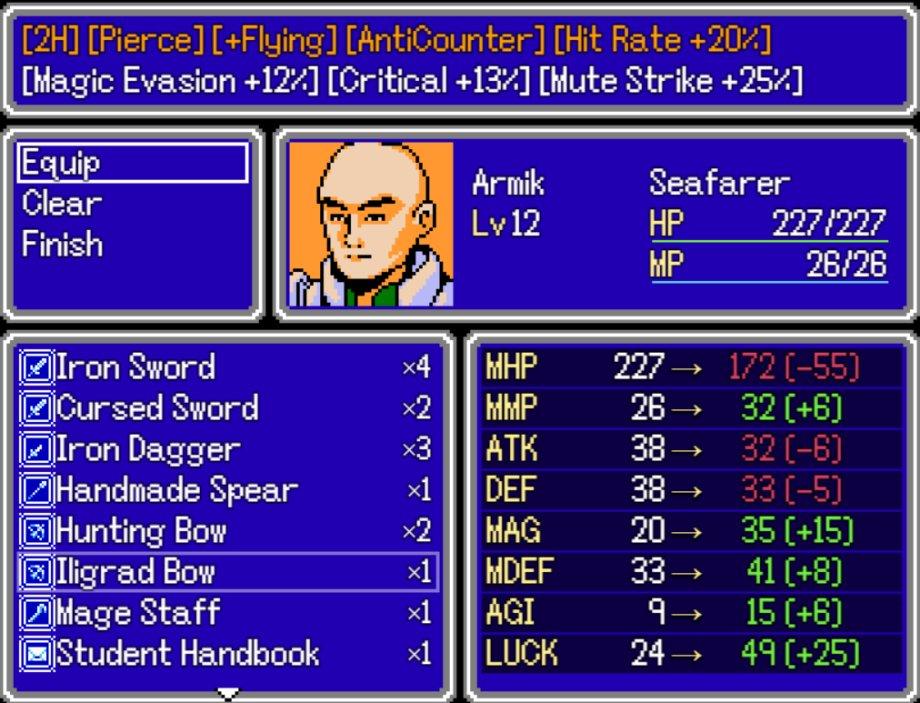The width and height of the screenshot is (920, 703).
Task: Click the down arrow below weapon list
Action: tap(229, 692)
